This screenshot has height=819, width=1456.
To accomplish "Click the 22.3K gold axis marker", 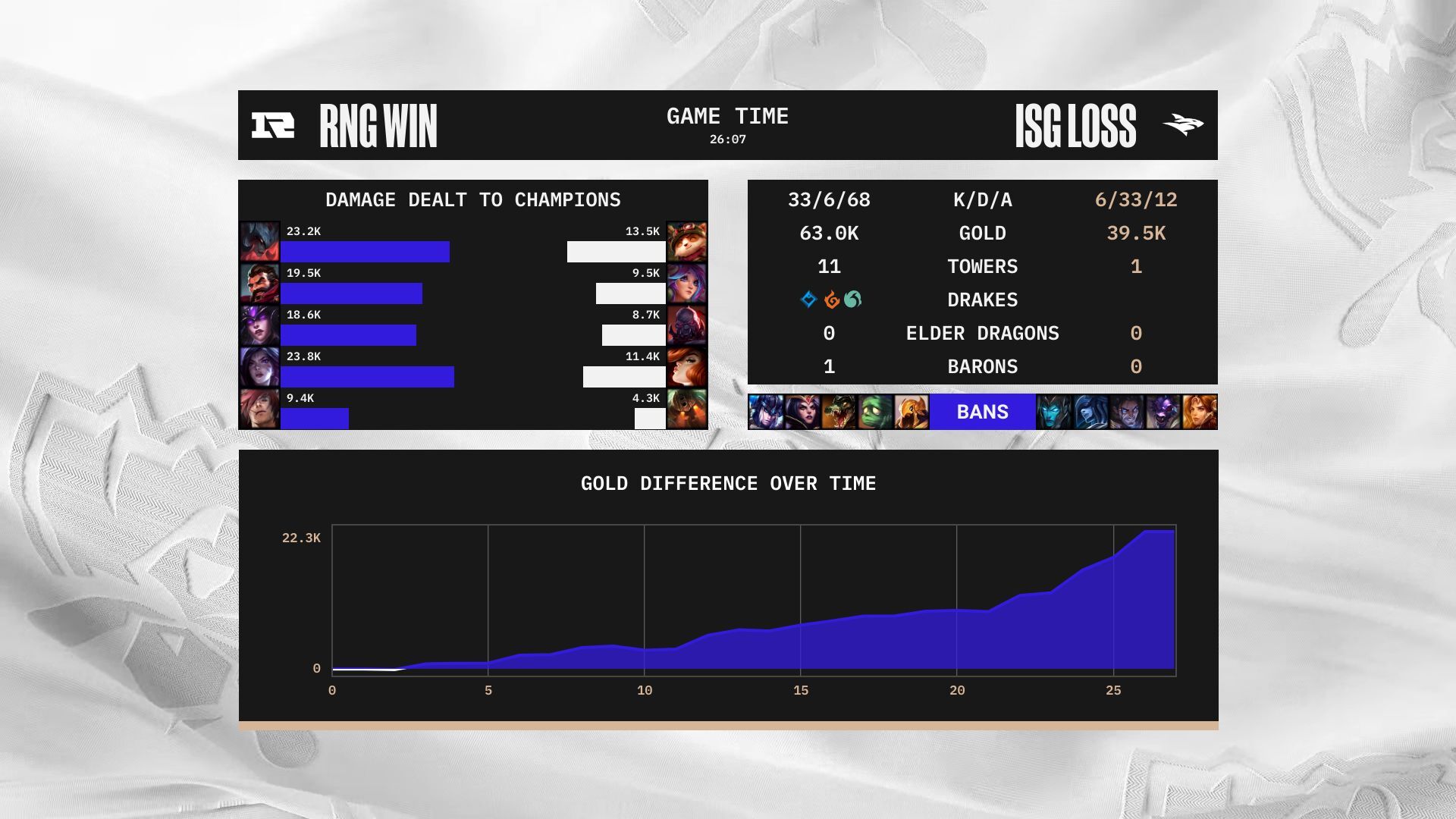I will (x=301, y=536).
